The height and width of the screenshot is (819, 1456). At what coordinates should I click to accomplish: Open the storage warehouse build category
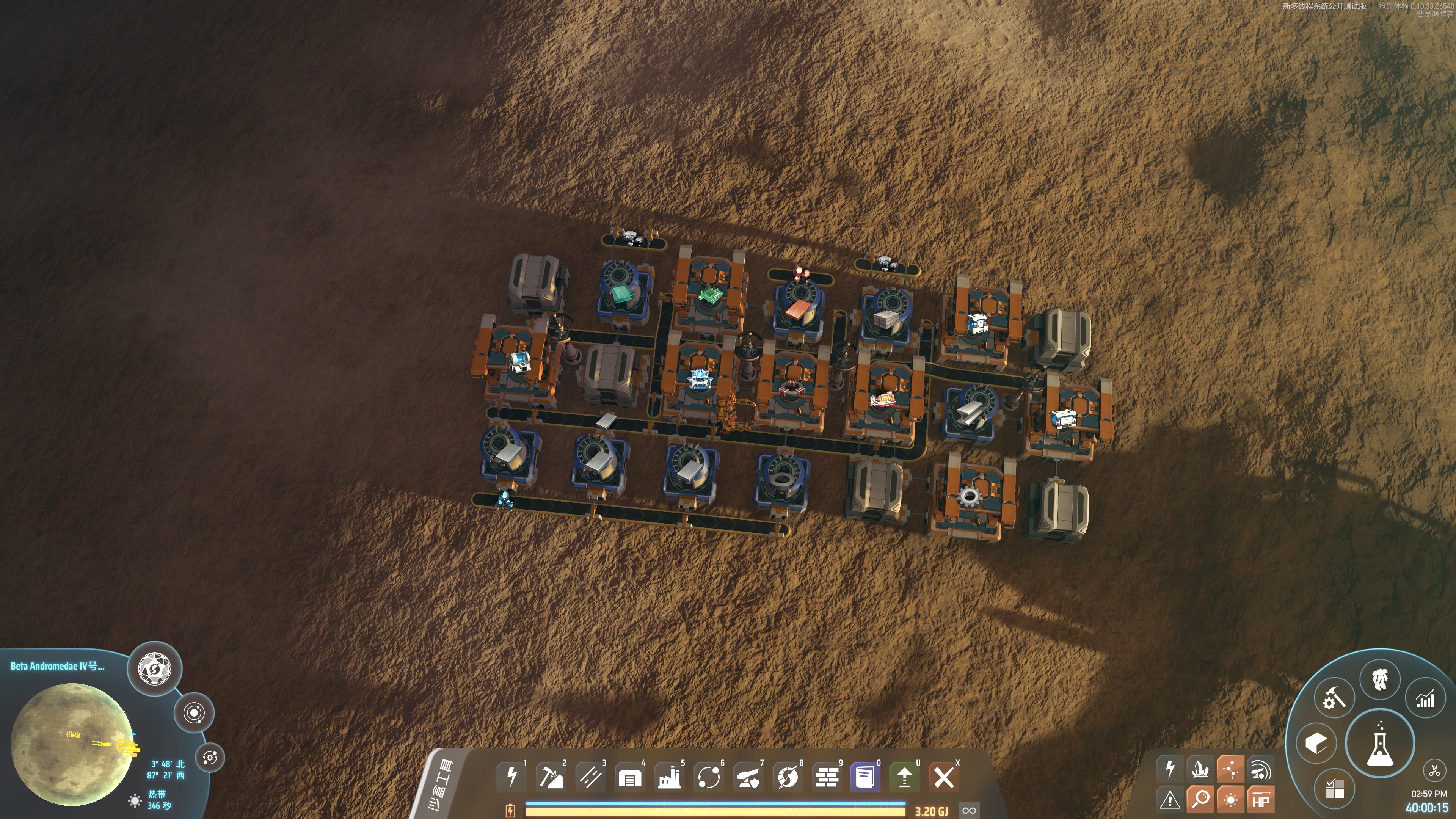pos(630,777)
